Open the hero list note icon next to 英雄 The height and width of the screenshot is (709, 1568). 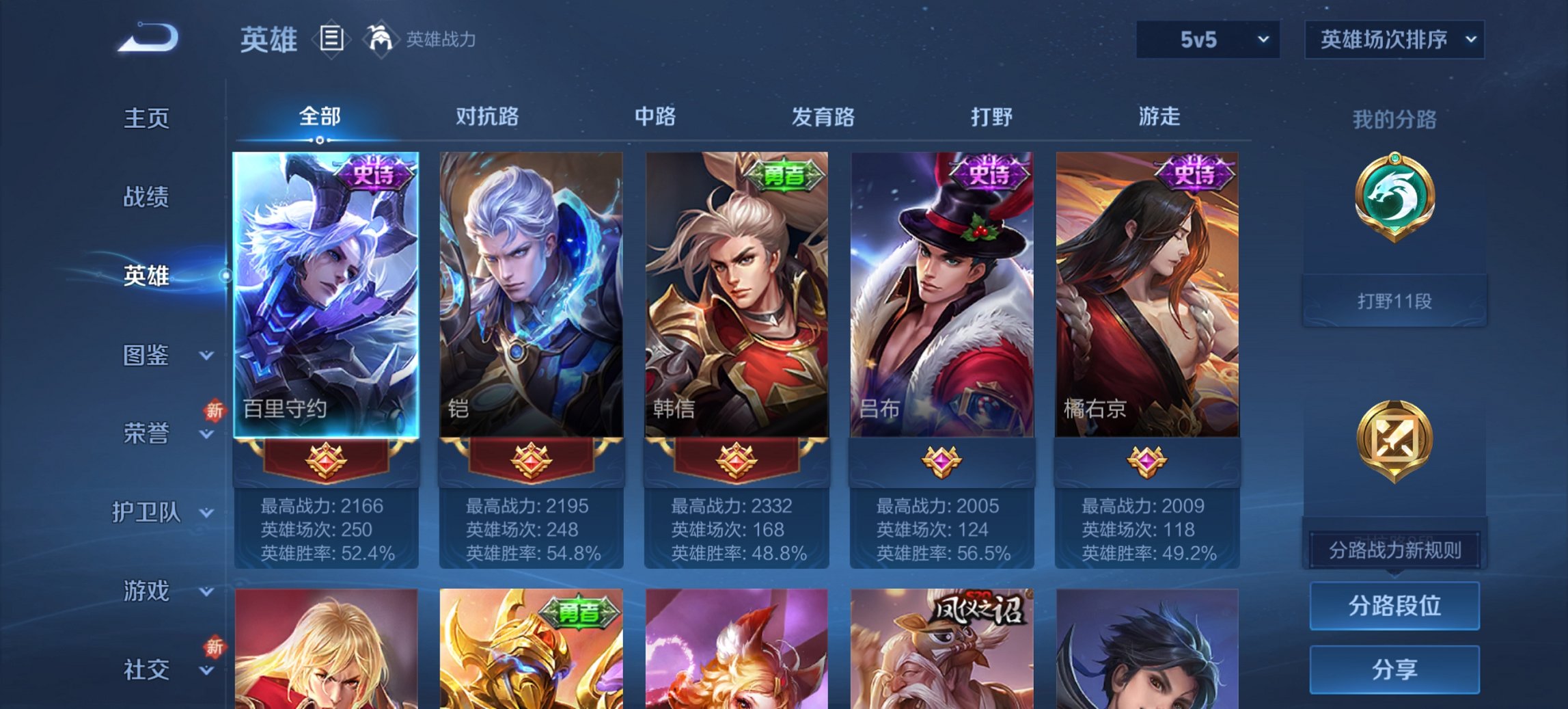click(x=331, y=40)
